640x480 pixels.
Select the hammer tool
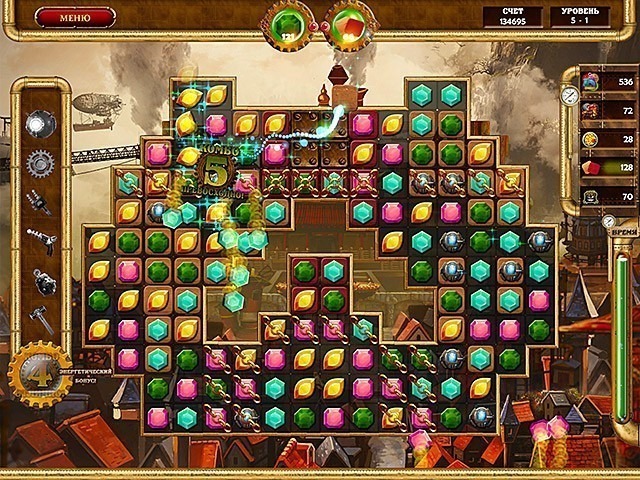39,319
